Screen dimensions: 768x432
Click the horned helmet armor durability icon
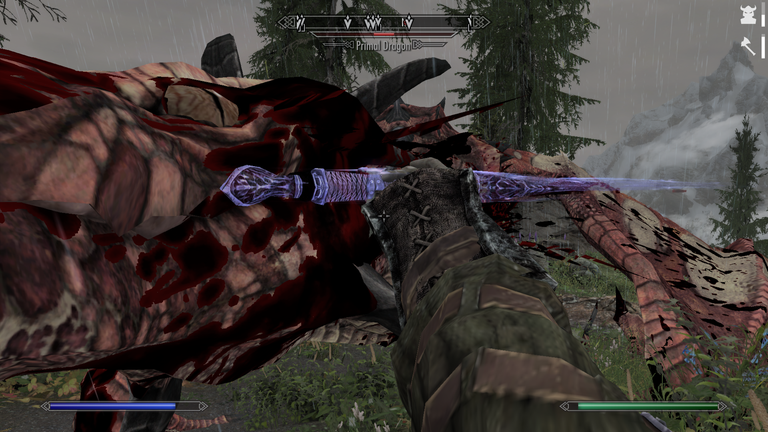pos(747,18)
